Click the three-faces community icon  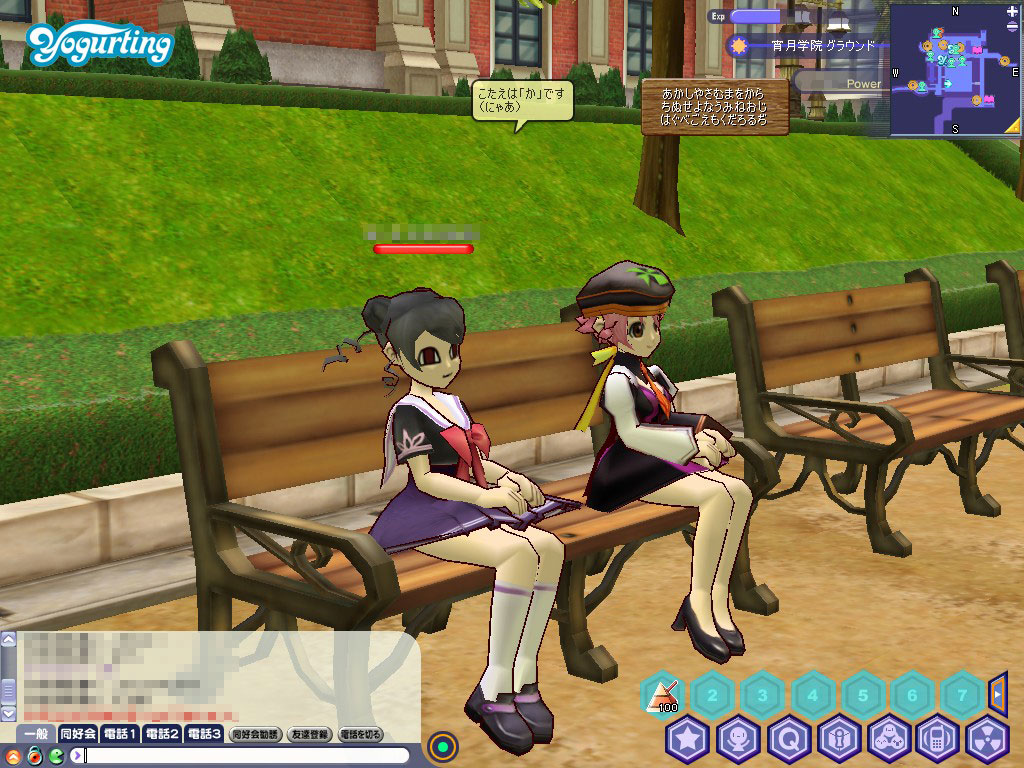pos(887,740)
